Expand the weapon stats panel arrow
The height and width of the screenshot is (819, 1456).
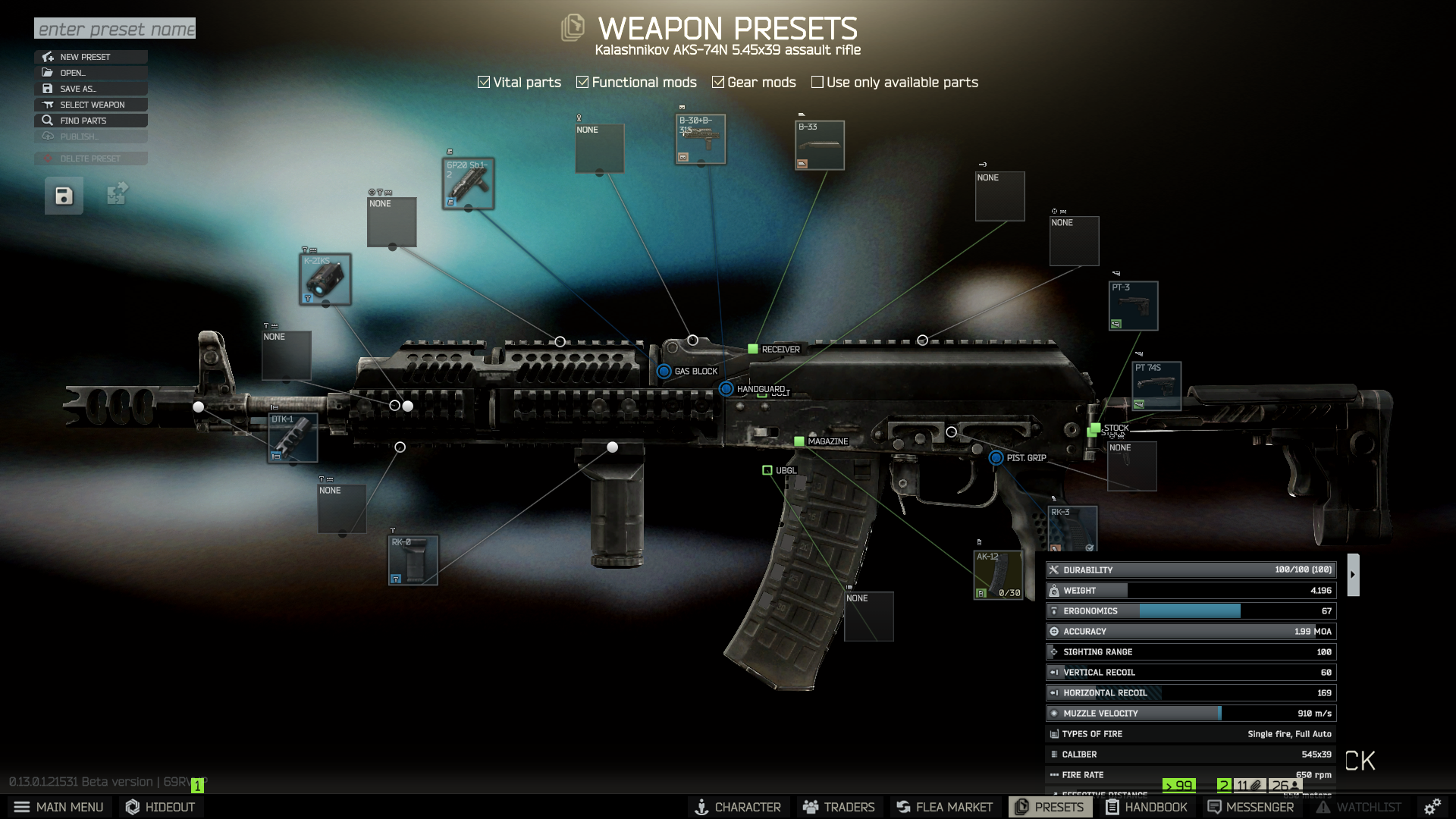(x=1352, y=574)
